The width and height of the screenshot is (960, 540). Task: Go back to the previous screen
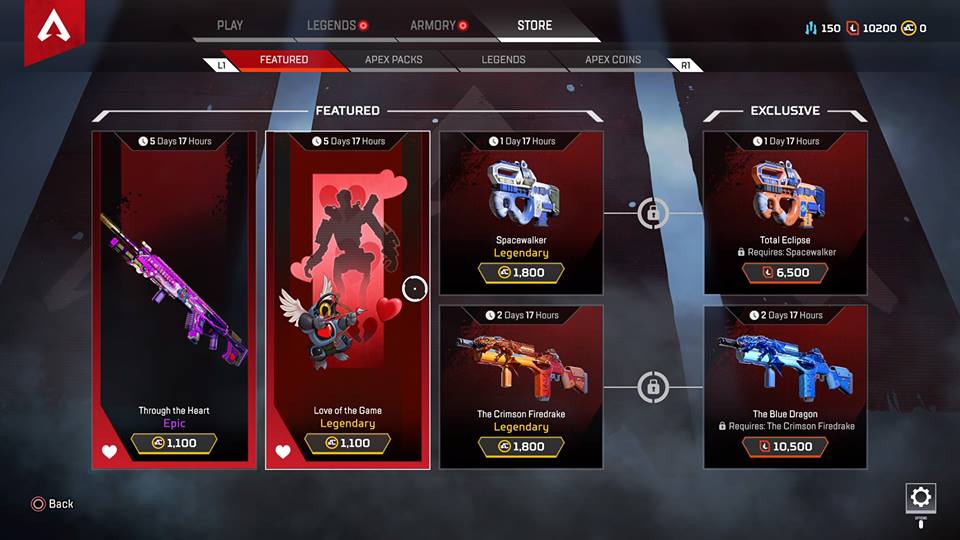point(53,504)
